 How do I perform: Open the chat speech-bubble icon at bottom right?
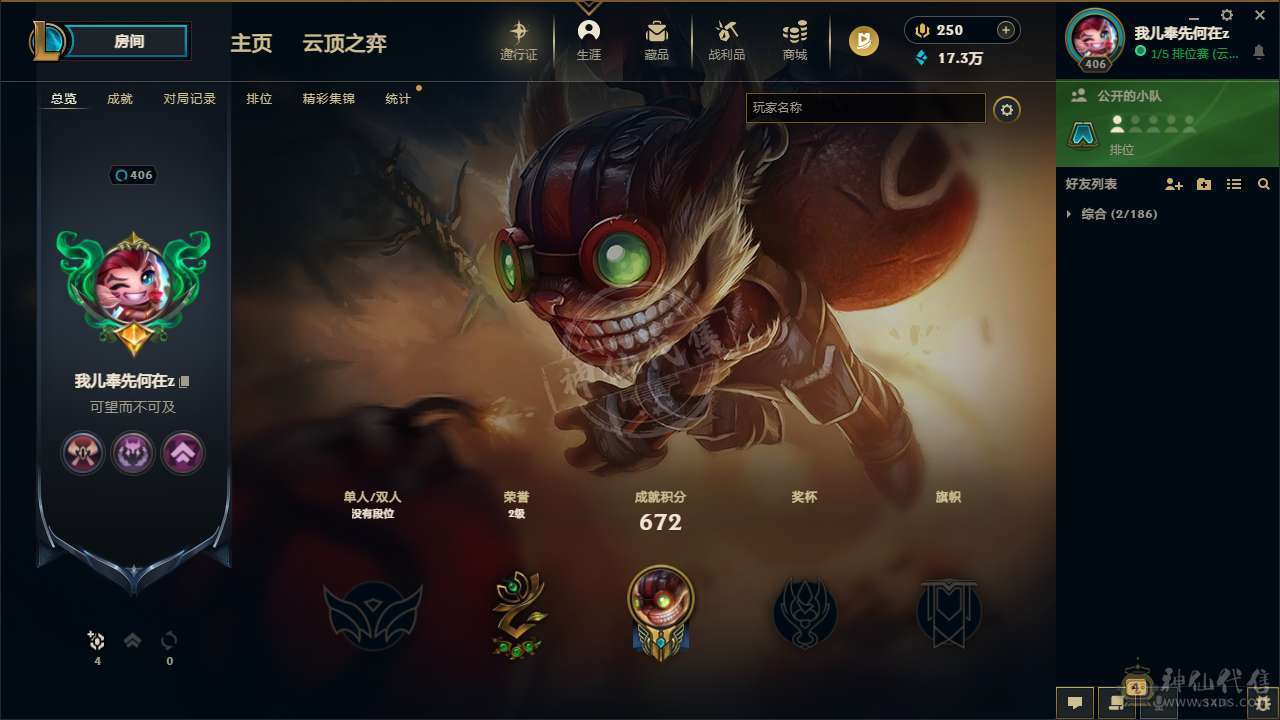pyautogui.click(x=1073, y=703)
